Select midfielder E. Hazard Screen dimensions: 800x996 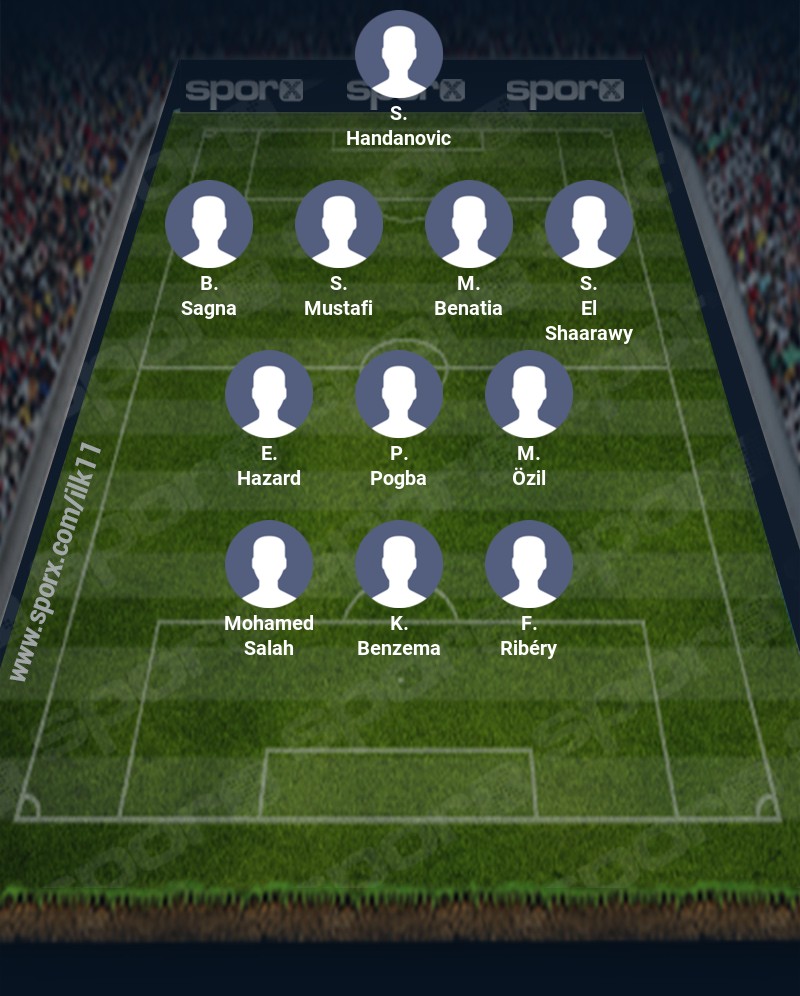pos(269,394)
